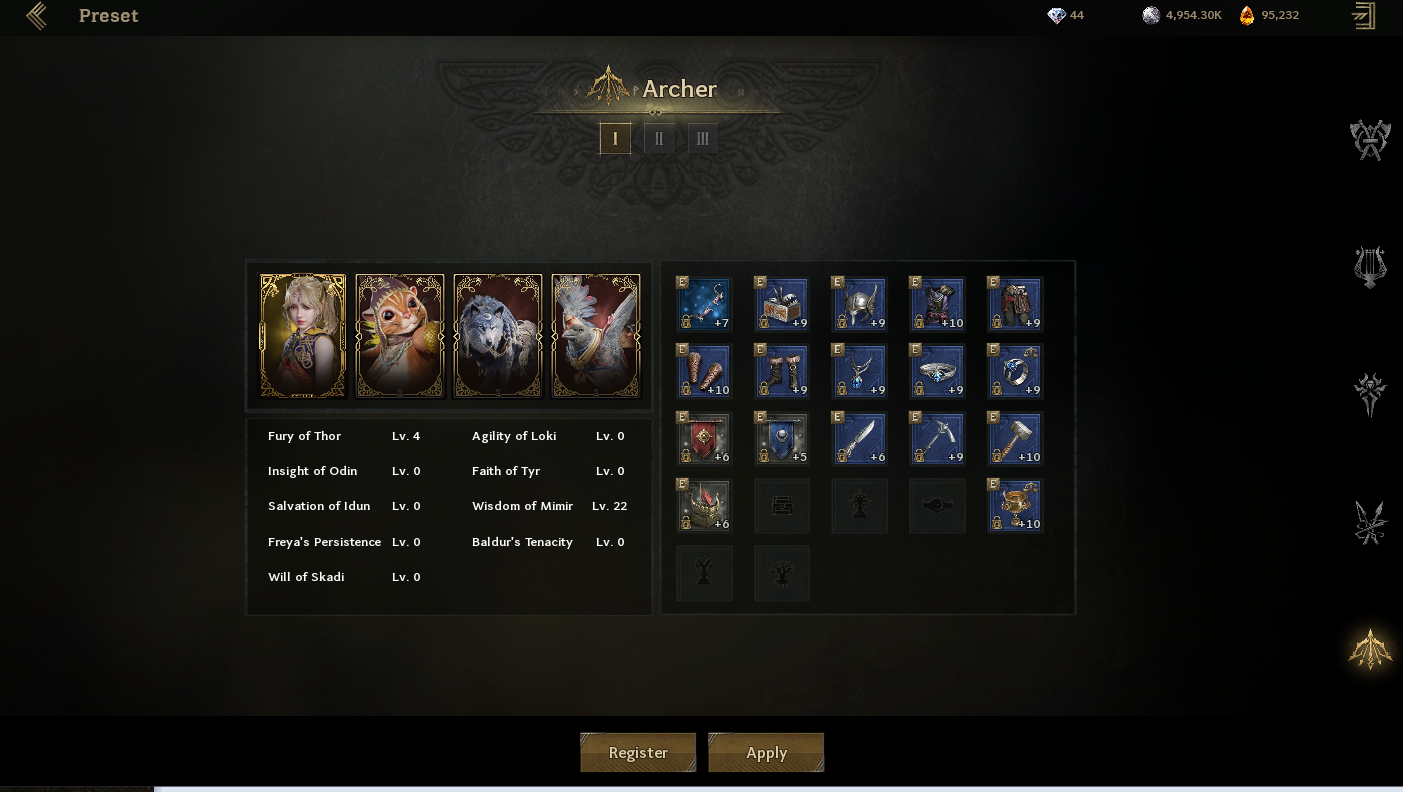
Task: Switch to preset slot III
Action: (703, 138)
